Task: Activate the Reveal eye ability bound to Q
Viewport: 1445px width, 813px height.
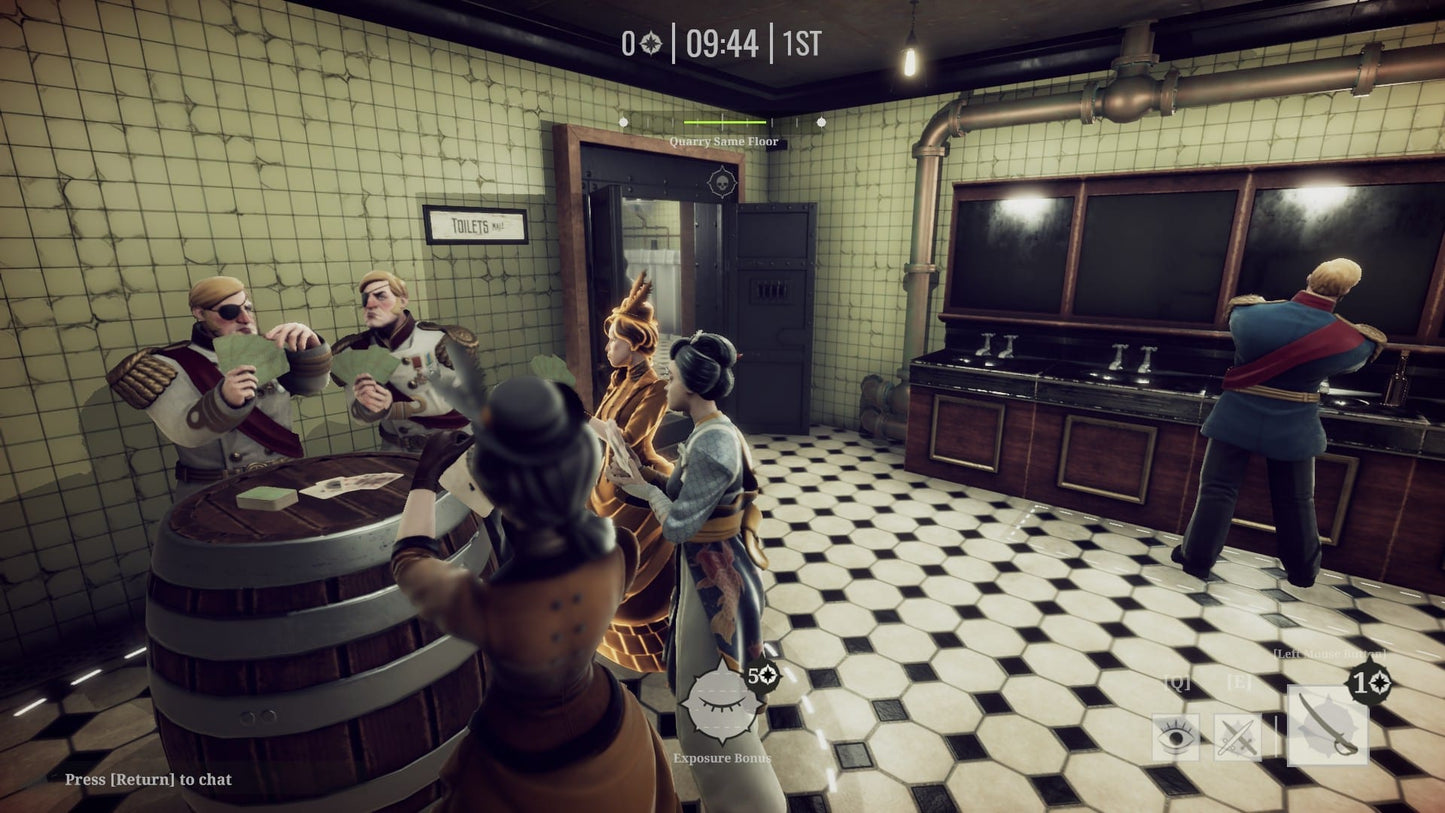Action: pyautogui.click(x=1174, y=736)
